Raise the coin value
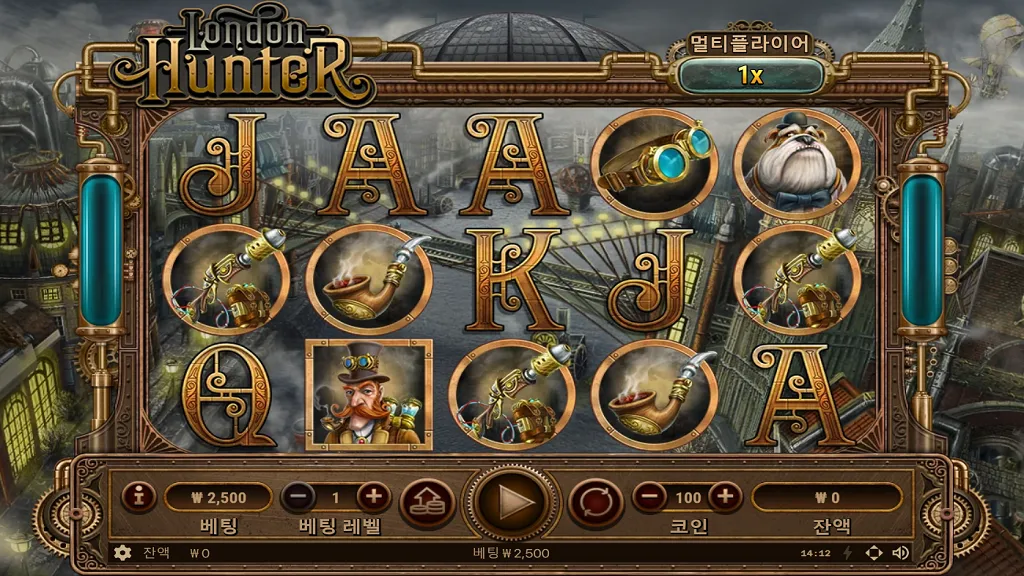 pyautogui.click(x=725, y=496)
